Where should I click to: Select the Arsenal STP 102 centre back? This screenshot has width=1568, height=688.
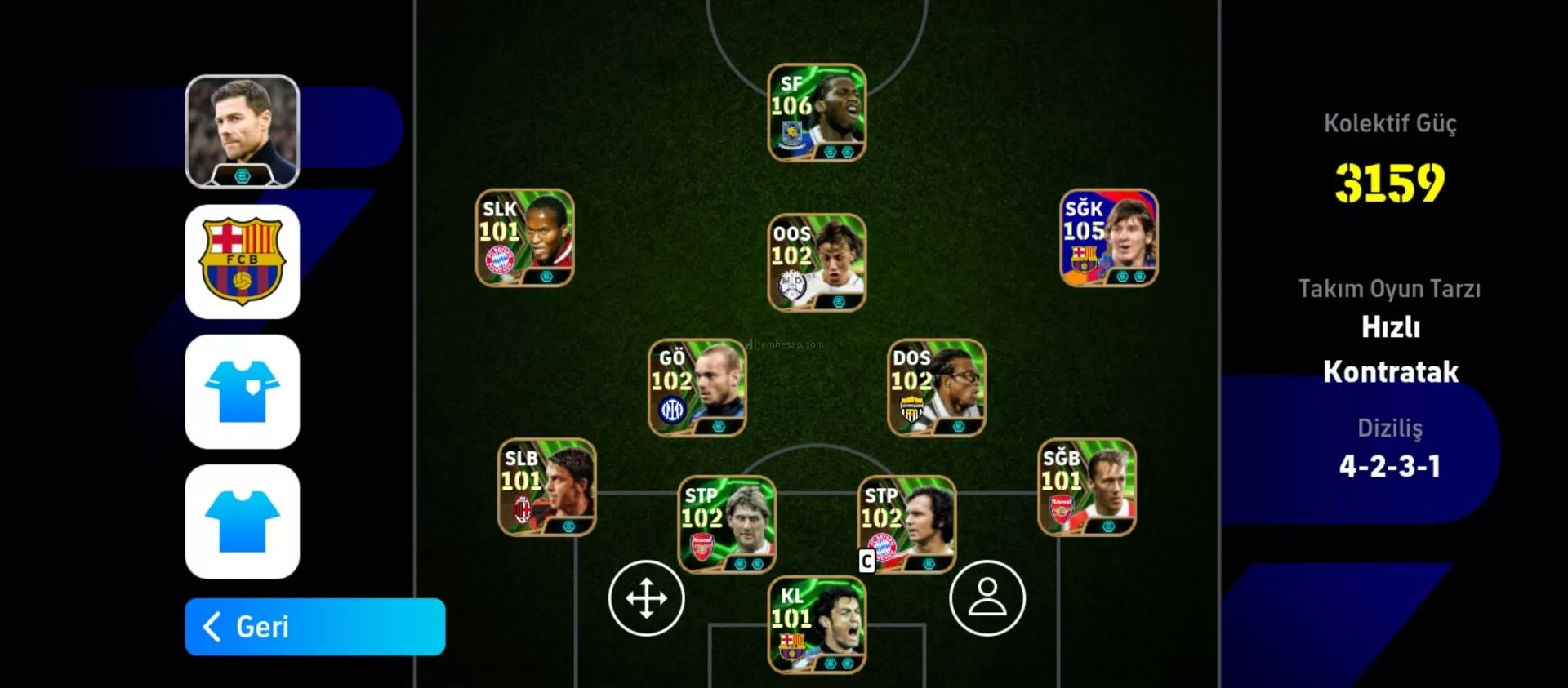727,524
